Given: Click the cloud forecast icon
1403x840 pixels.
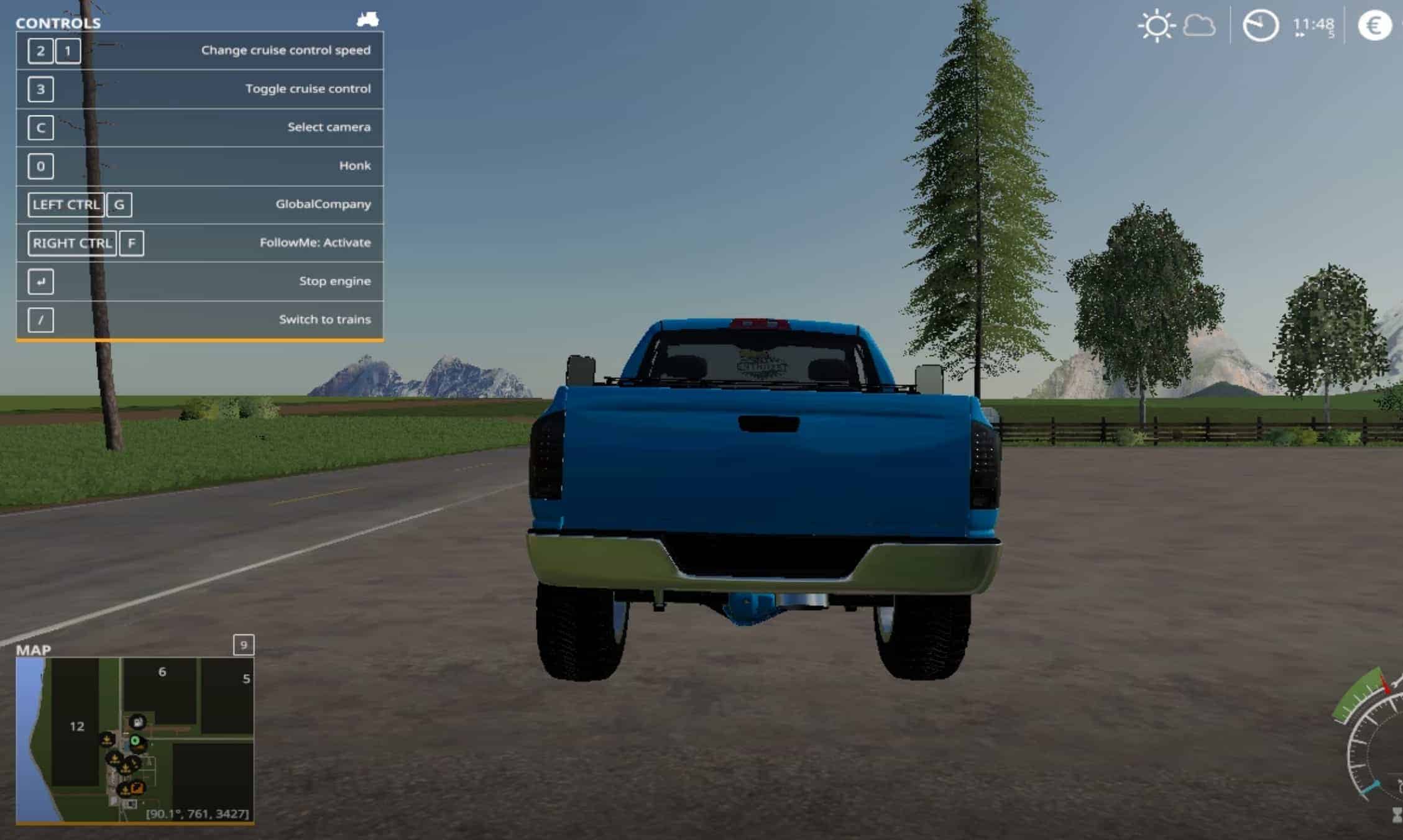Looking at the screenshot, I should coord(1199,26).
